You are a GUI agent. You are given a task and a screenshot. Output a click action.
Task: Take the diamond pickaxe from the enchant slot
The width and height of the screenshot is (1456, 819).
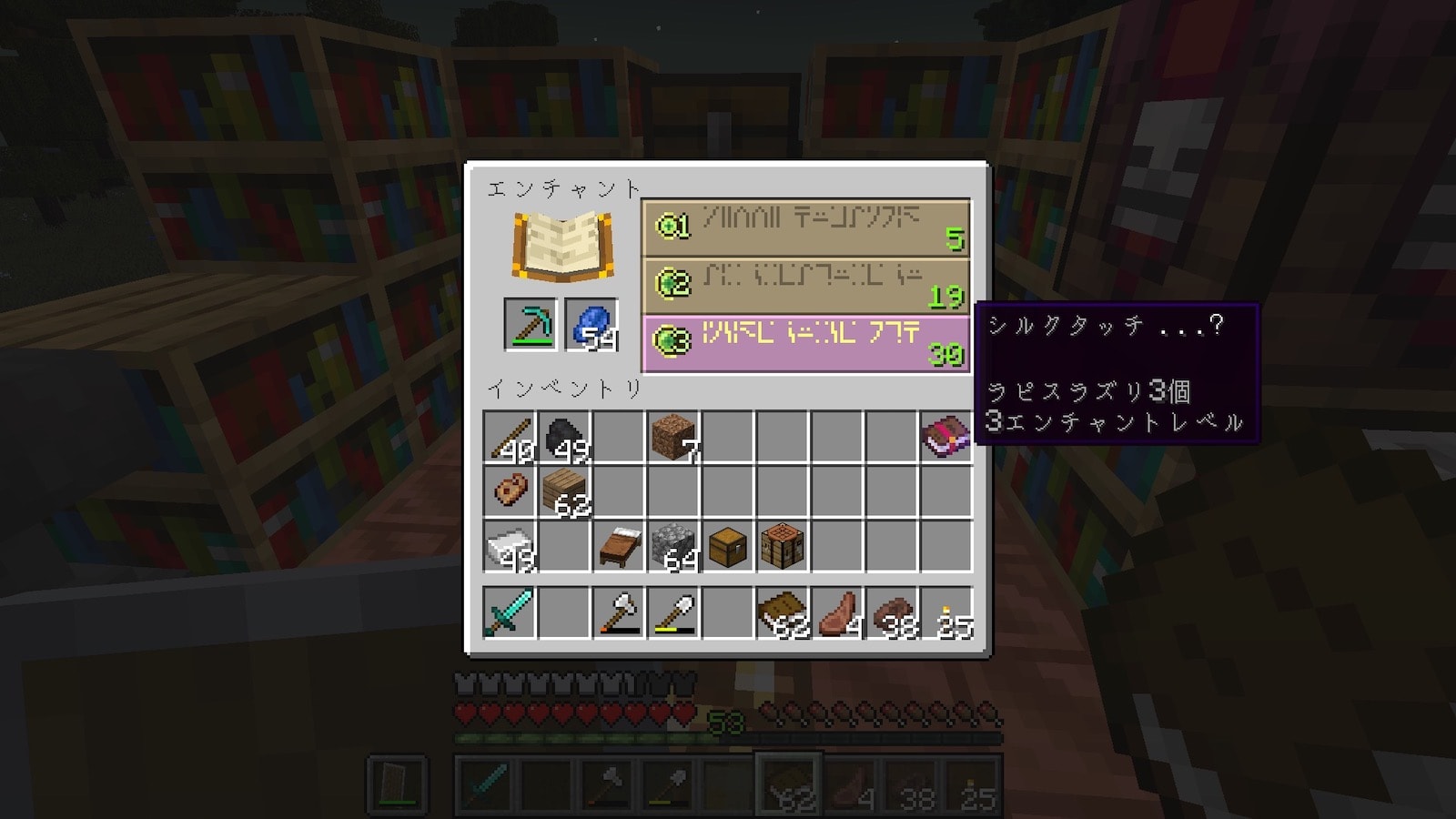click(531, 324)
